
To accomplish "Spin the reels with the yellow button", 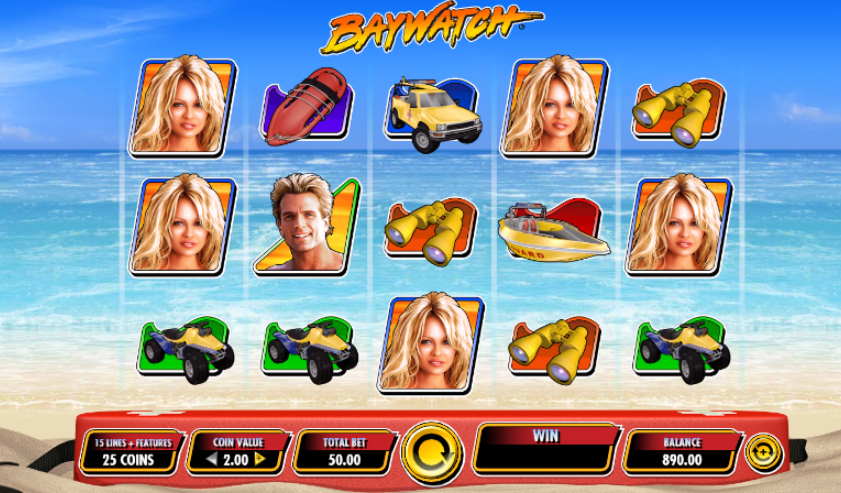I will pyautogui.click(x=430, y=452).
